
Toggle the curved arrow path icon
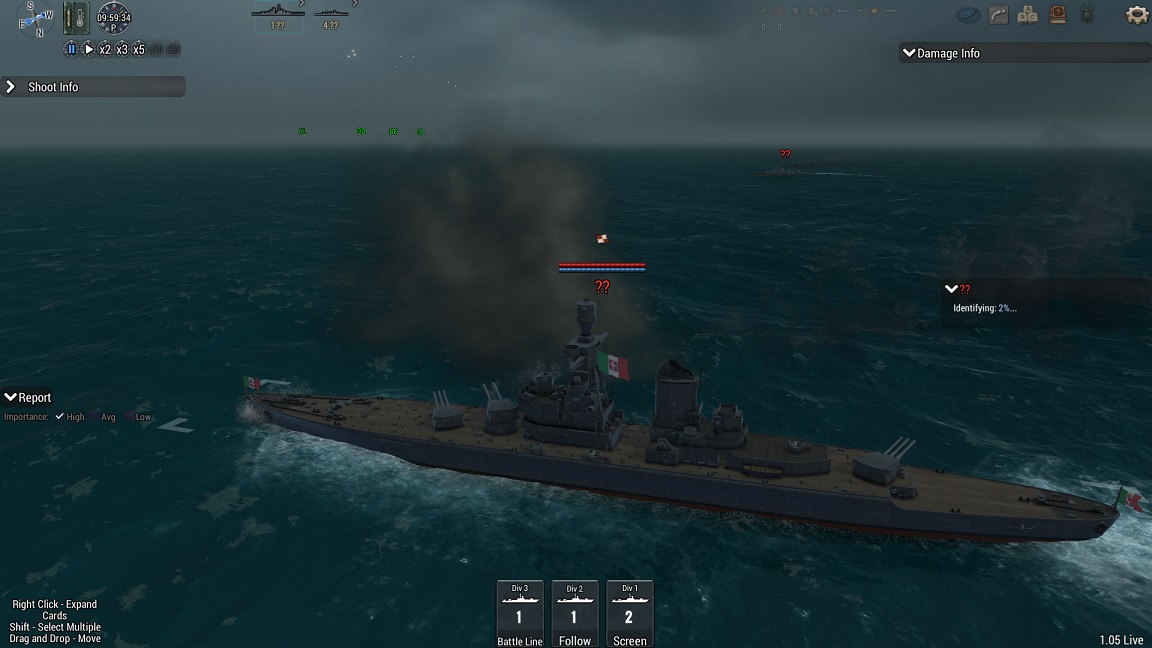pyautogui.click(x=998, y=15)
